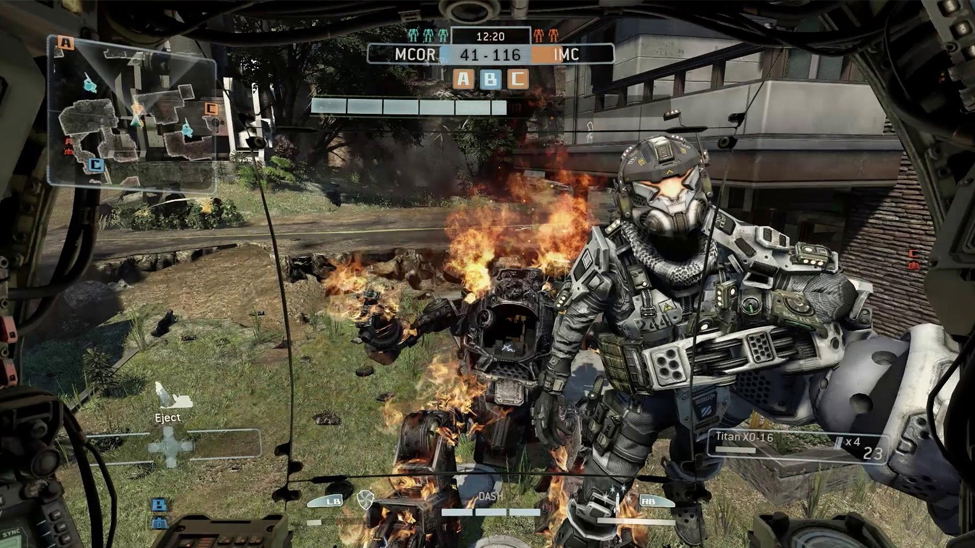Click the minimap panel
This screenshot has height=548, width=975.
[131, 112]
